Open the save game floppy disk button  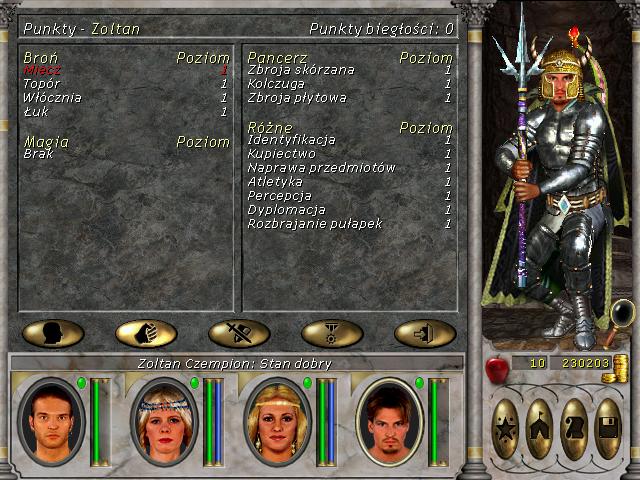point(607,427)
